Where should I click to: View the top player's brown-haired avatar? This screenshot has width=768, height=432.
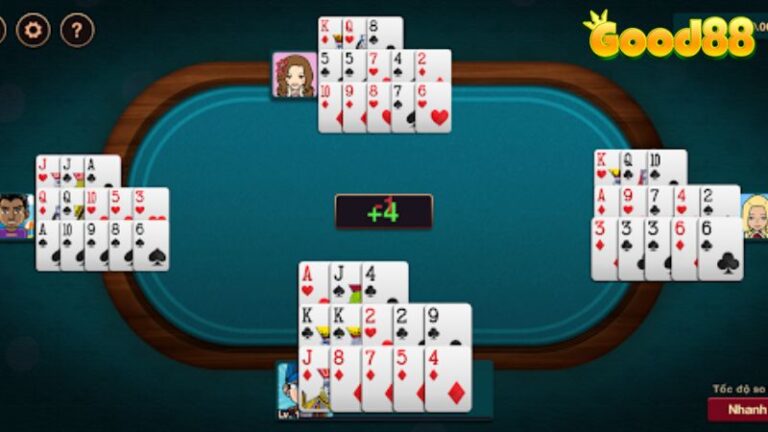point(294,75)
